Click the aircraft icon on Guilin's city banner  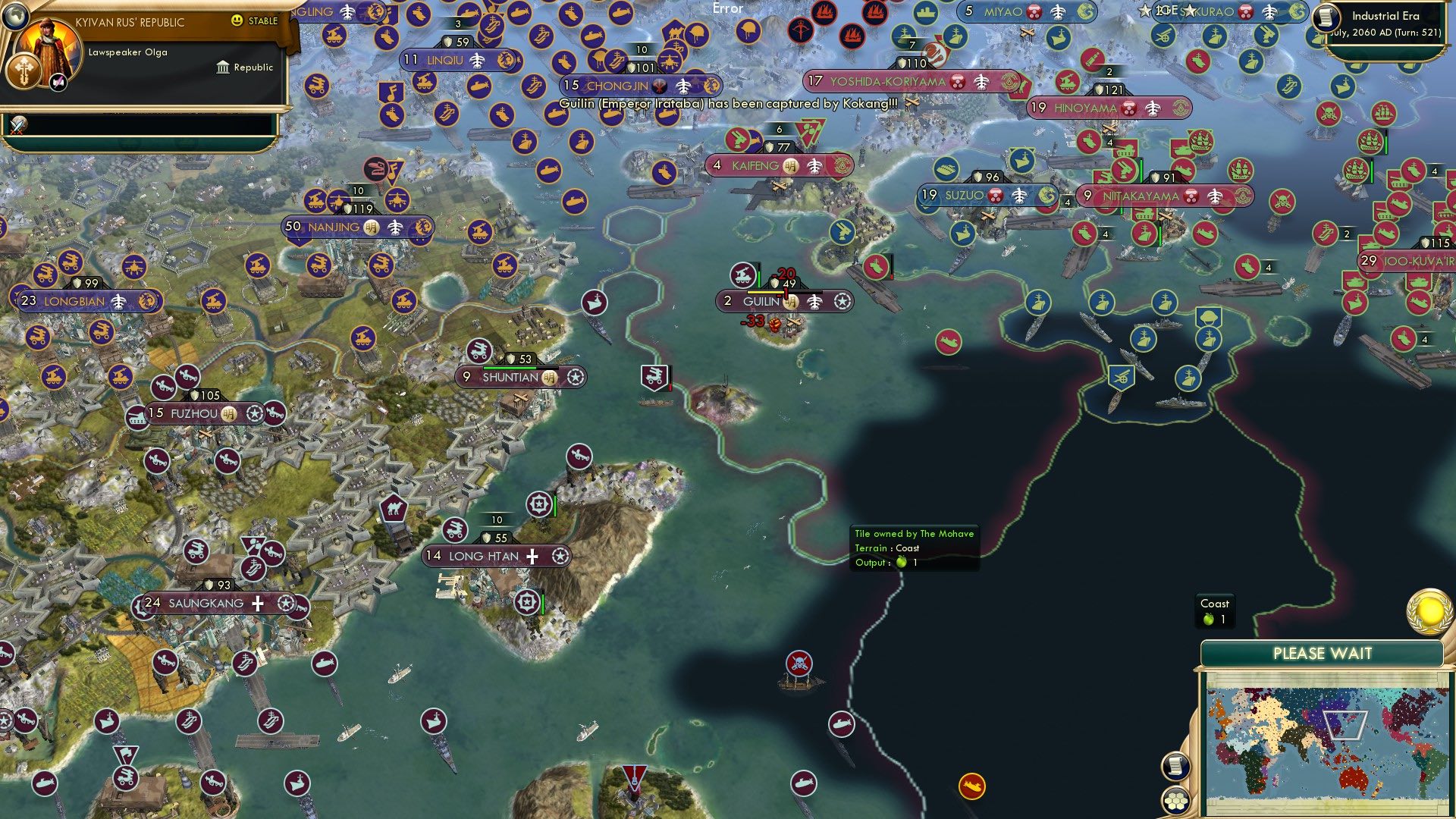point(814,302)
